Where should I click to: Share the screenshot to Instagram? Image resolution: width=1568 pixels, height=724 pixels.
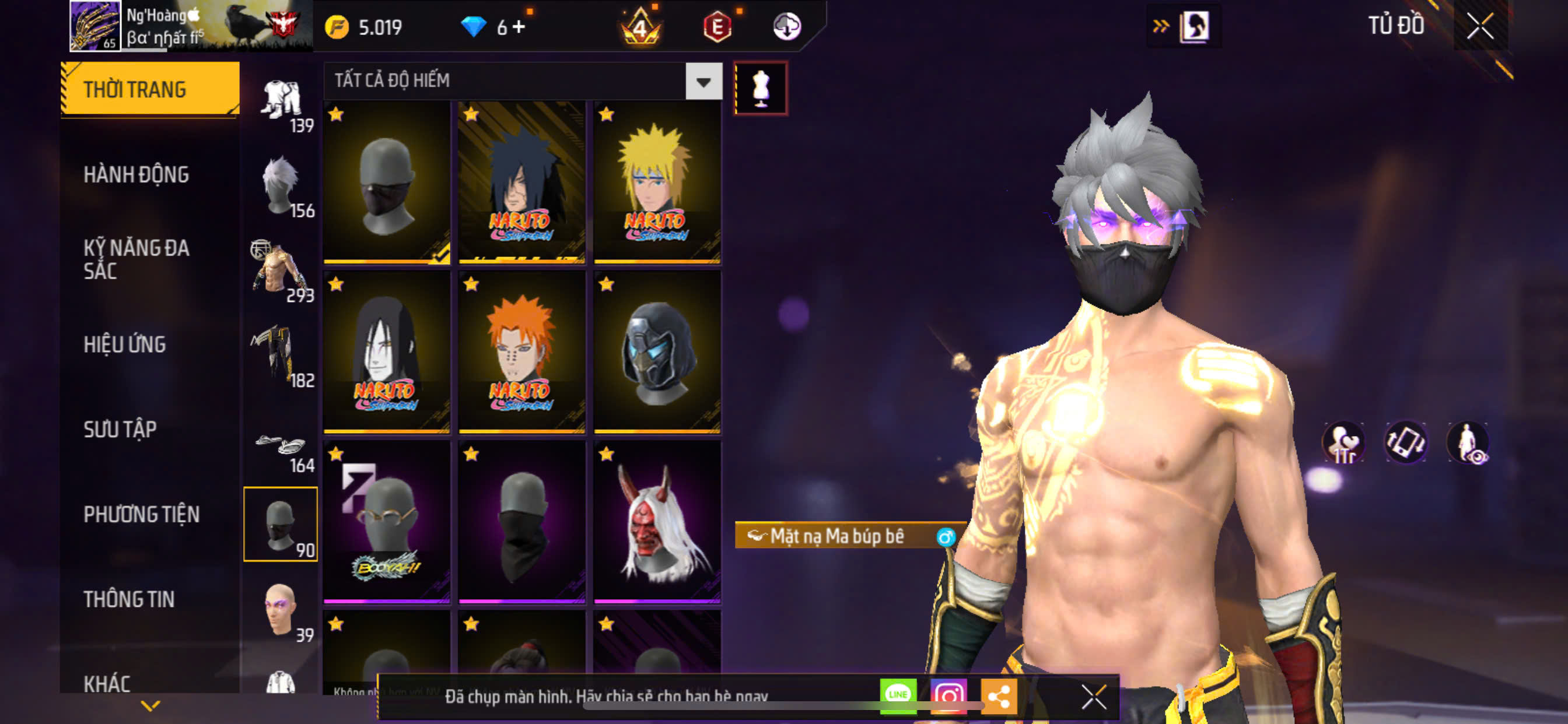[948, 695]
